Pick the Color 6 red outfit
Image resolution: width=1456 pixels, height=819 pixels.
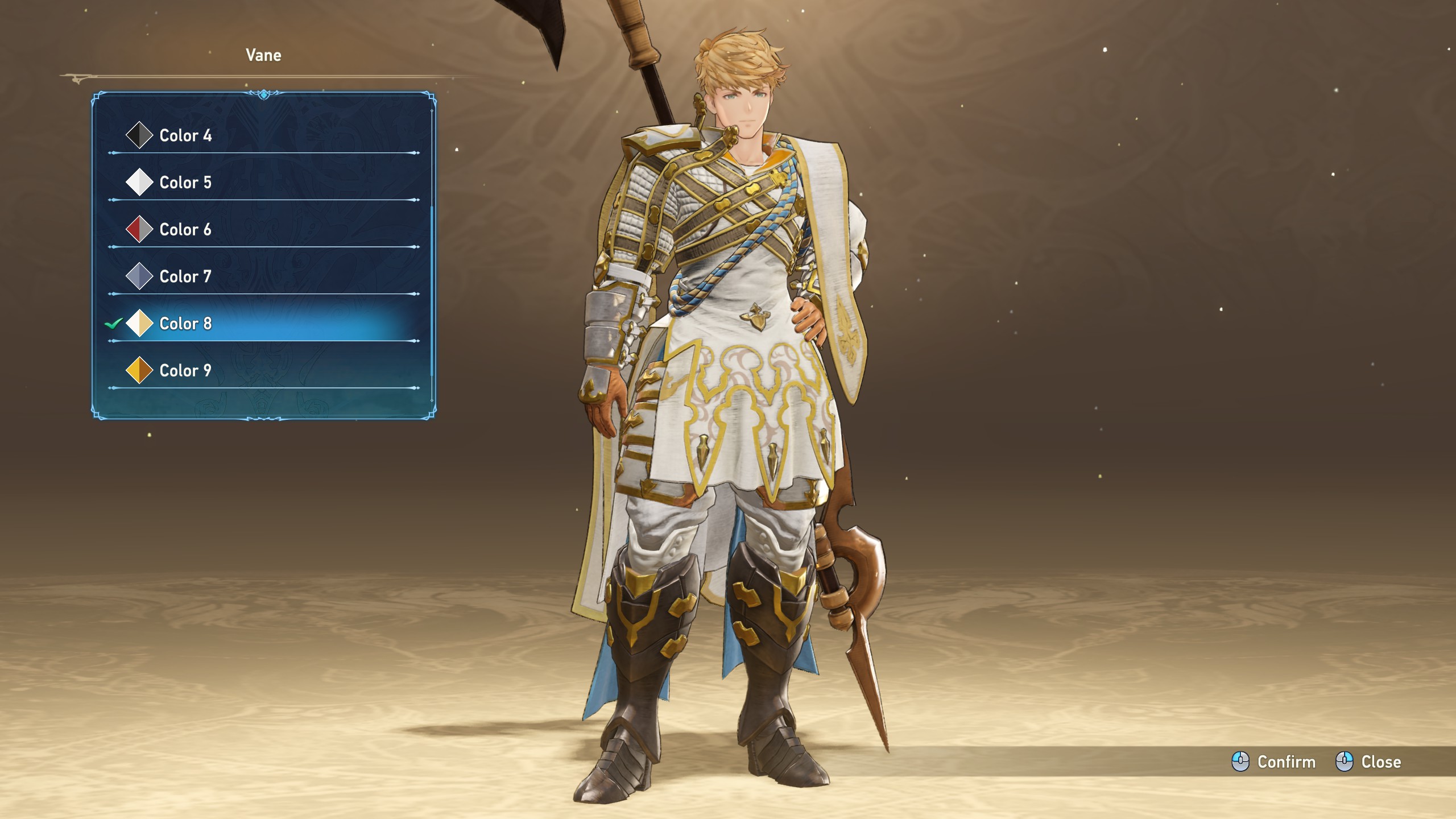pyautogui.click(x=185, y=230)
